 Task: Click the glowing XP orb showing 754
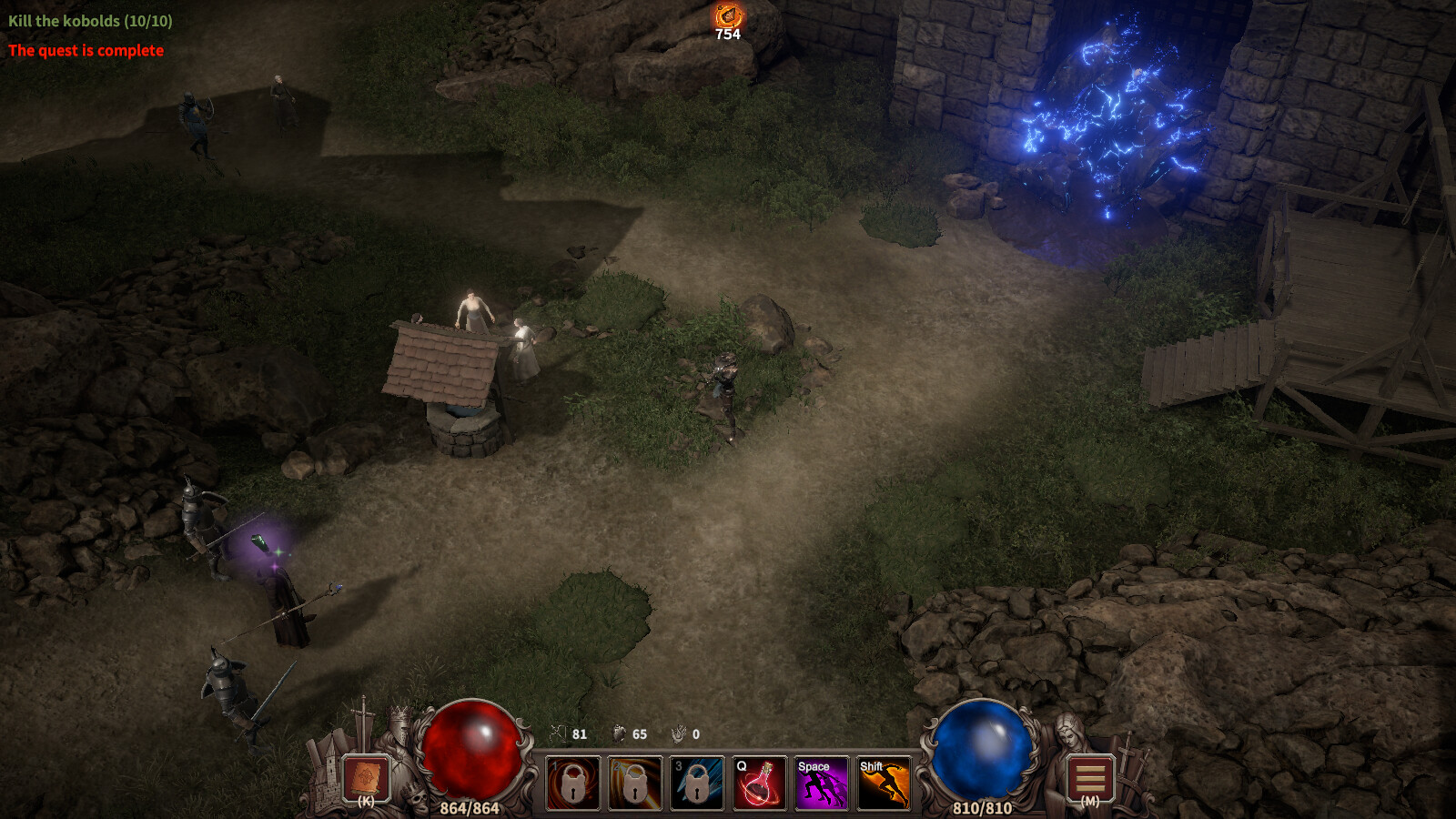[x=727, y=15]
